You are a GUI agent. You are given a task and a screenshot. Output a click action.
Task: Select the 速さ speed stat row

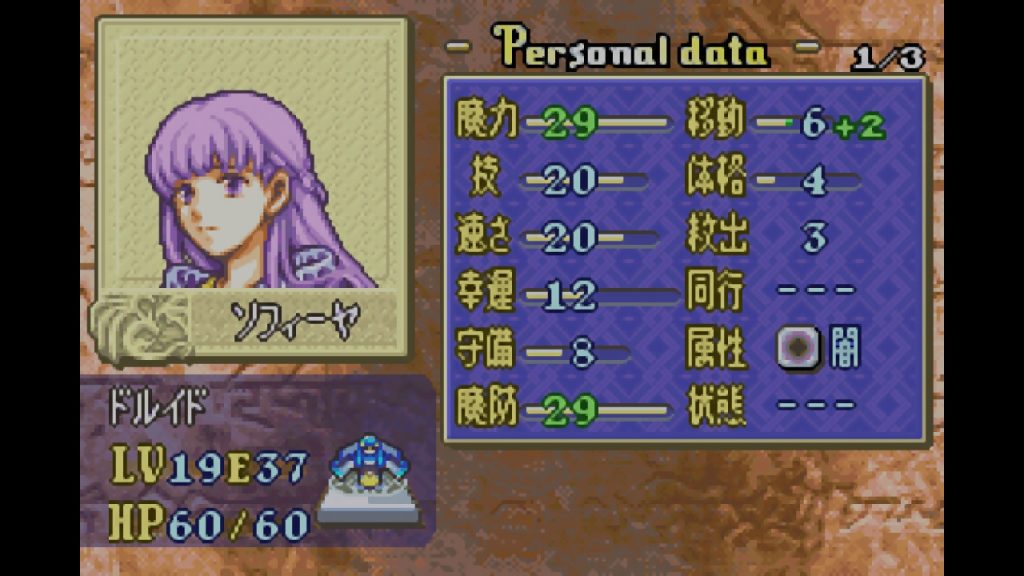[562, 238]
